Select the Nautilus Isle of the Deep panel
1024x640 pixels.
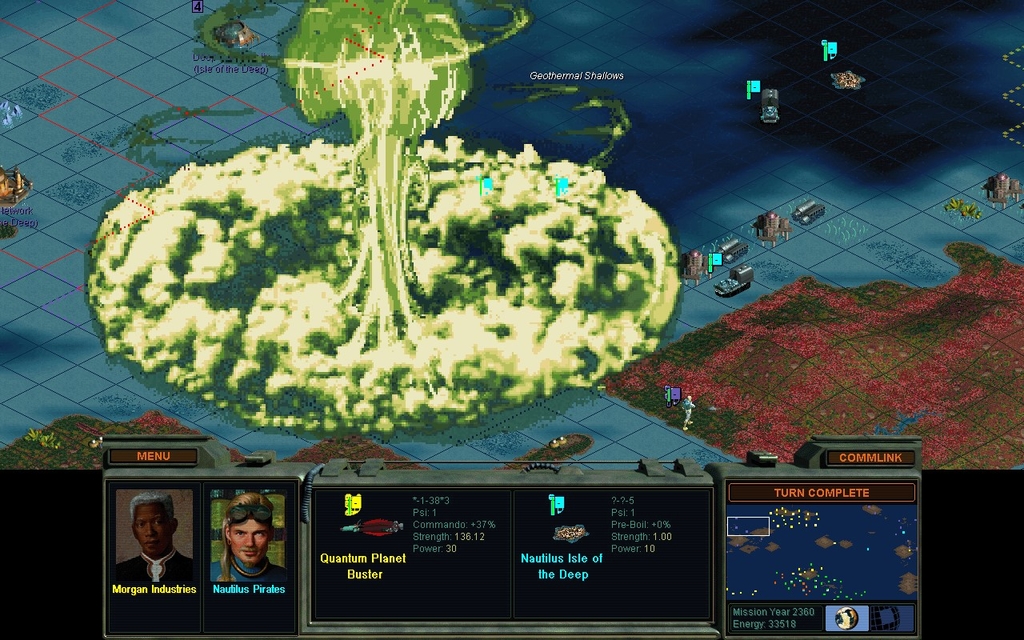coord(612,552)
